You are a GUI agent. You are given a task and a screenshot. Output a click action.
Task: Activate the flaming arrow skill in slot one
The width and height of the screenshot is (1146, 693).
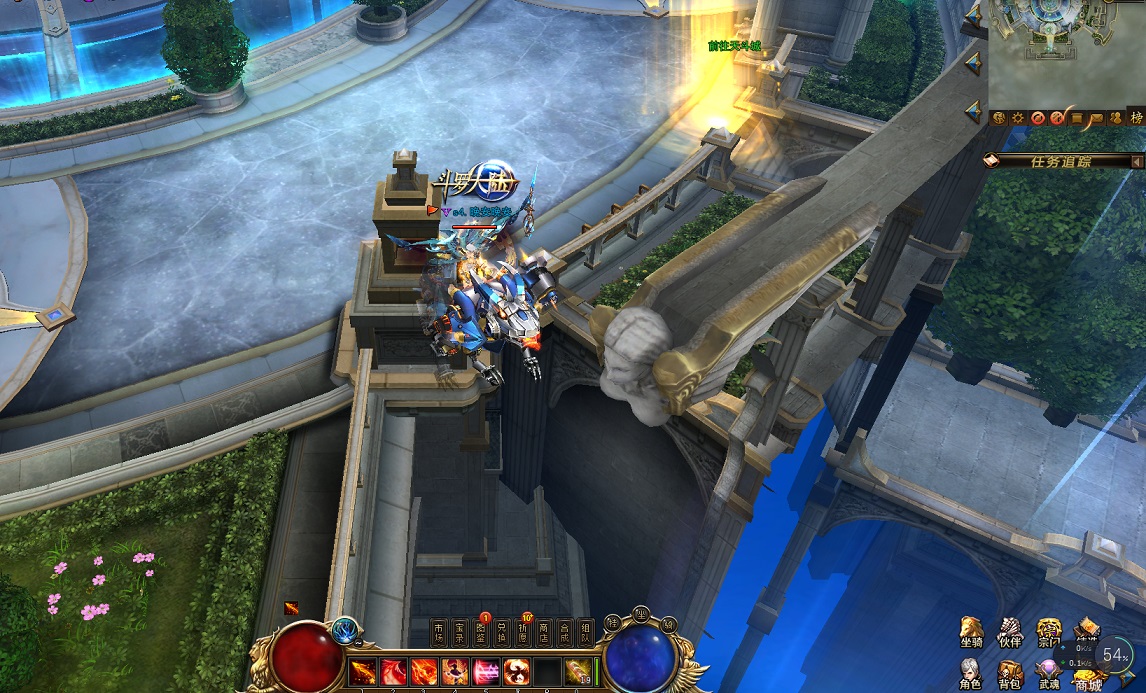tap(362, 671)
